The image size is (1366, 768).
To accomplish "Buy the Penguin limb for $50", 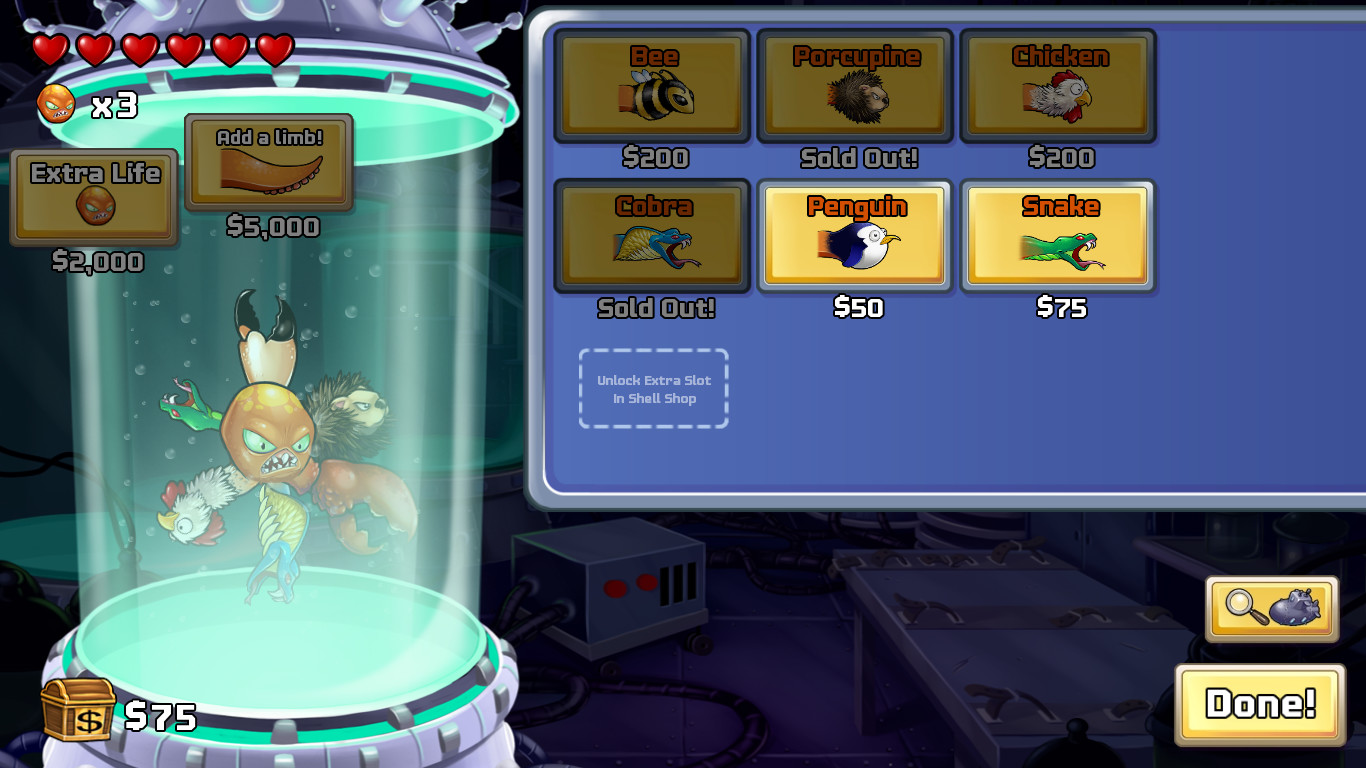I will [855, 236].
